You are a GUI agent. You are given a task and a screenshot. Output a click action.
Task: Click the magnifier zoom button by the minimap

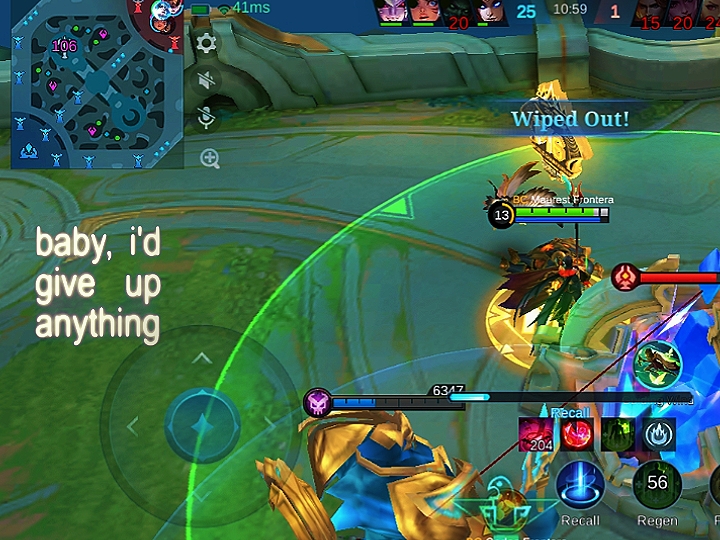[x=209, y=157]
